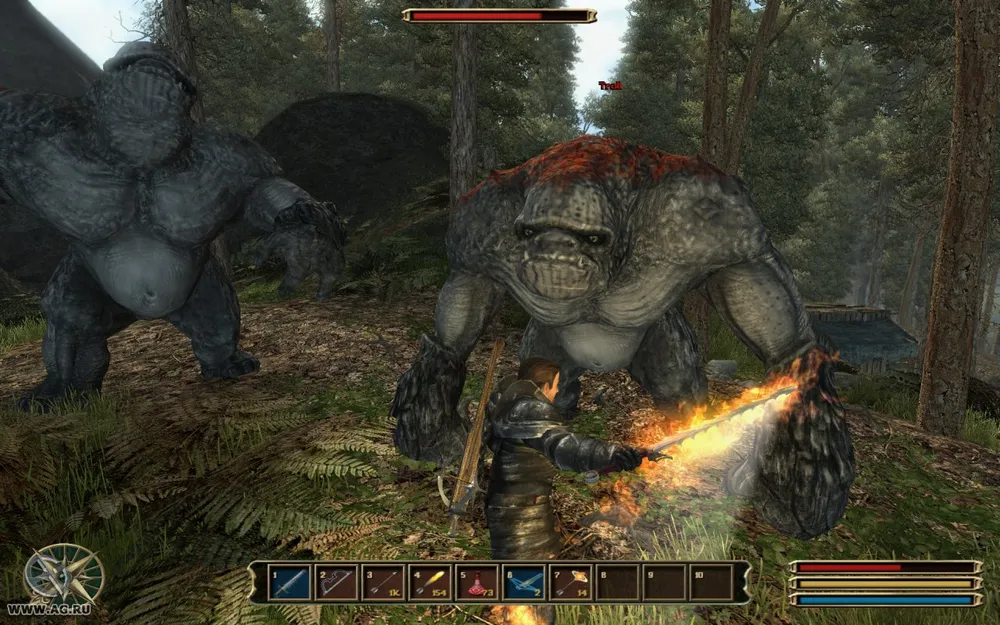Image resolution: width=1000 pixels, height=625 pixels.
Task: Choose the plain arrows in slot 3
Action: (383, 583)
